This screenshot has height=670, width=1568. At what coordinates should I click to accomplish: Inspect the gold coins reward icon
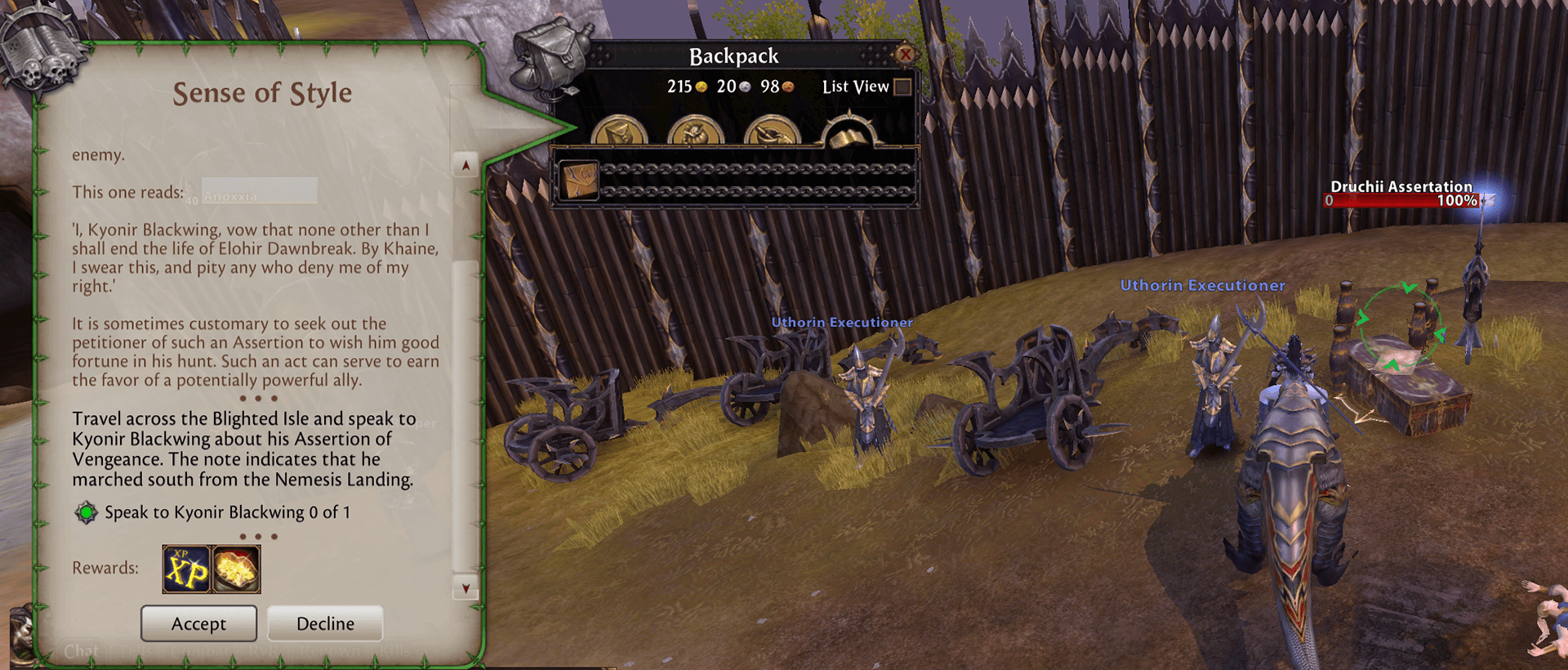tap(237, 569)
